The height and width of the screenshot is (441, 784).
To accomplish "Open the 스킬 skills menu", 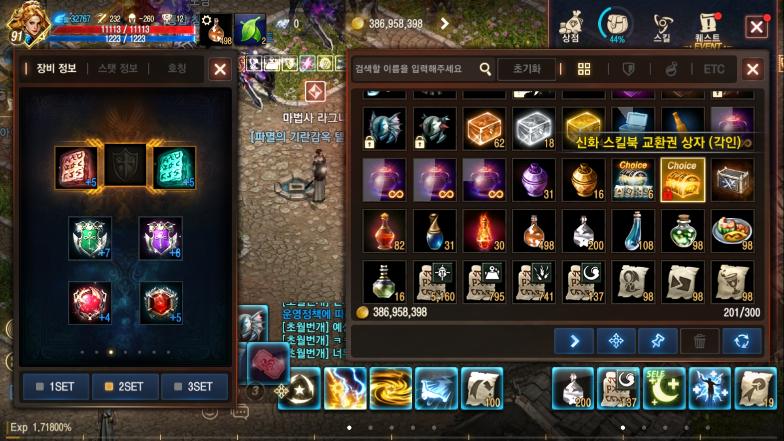I will pyautogui.click(x=662, y=24).
